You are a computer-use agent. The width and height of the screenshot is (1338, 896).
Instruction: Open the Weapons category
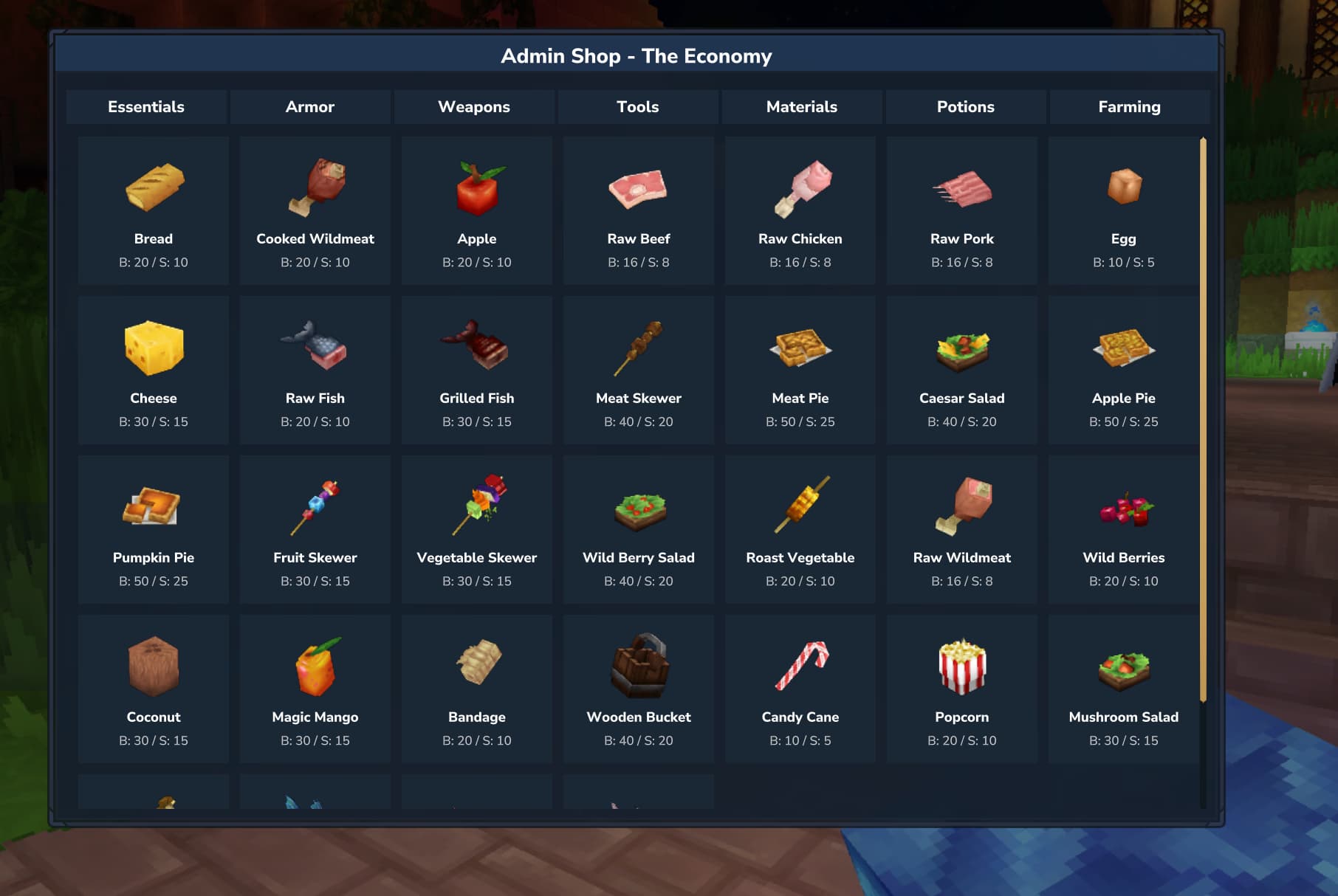pyautogui.click(x=474, y=107)
